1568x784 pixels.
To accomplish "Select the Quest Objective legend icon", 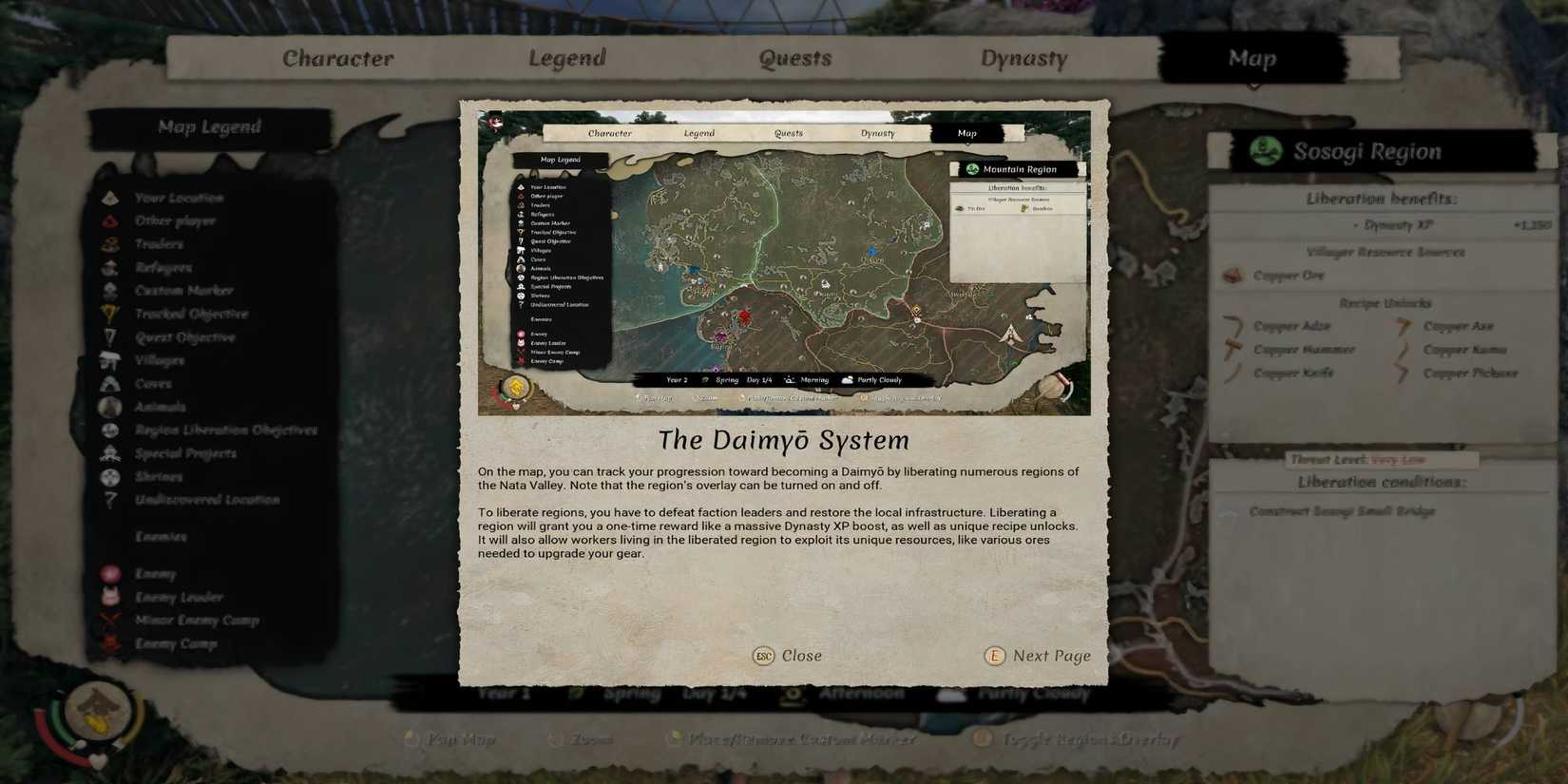I will (x=111, y=337).
